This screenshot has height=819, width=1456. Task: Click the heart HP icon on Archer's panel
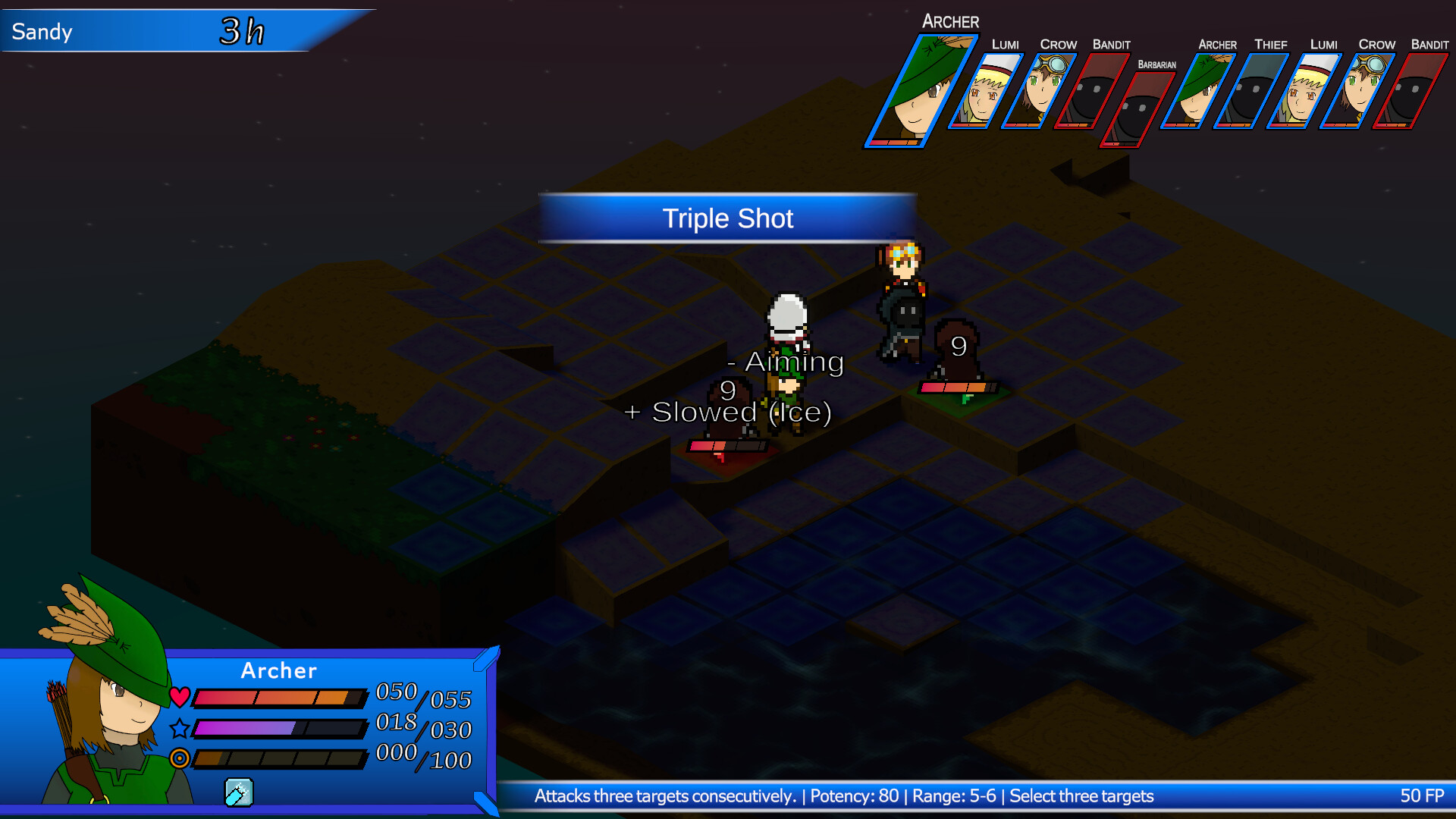180,698
